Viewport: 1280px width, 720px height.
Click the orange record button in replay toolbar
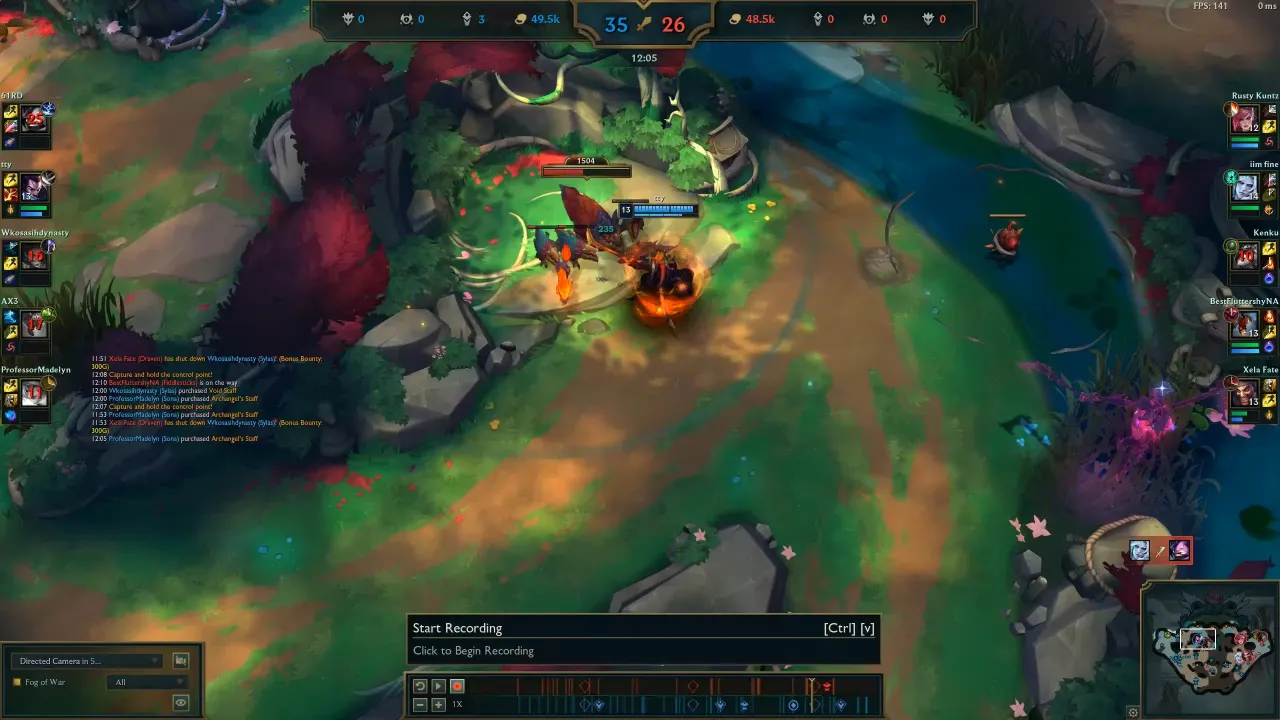(456, 686)
